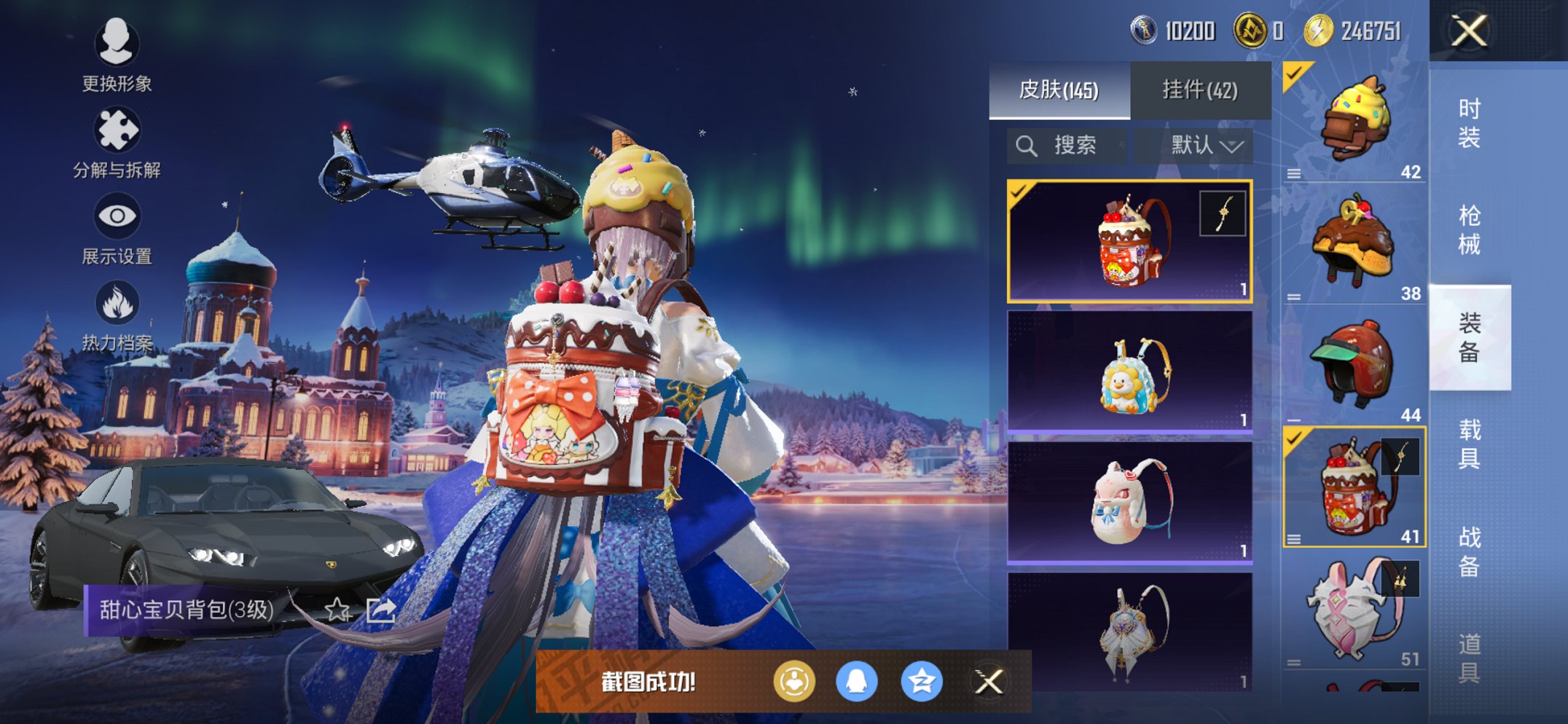This screenshot has height=724, width=1568.
Task: Switch to the 挂件(42) pendants tab
Action: coord(1201,90)
